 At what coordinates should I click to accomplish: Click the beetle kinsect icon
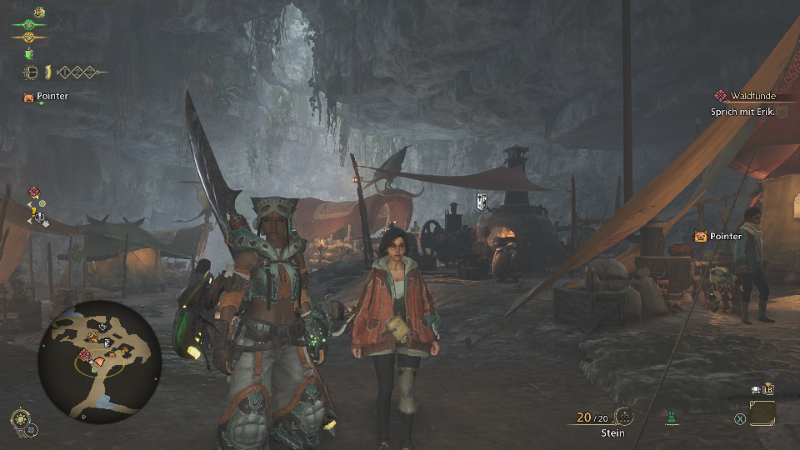(x=30, y=72)
